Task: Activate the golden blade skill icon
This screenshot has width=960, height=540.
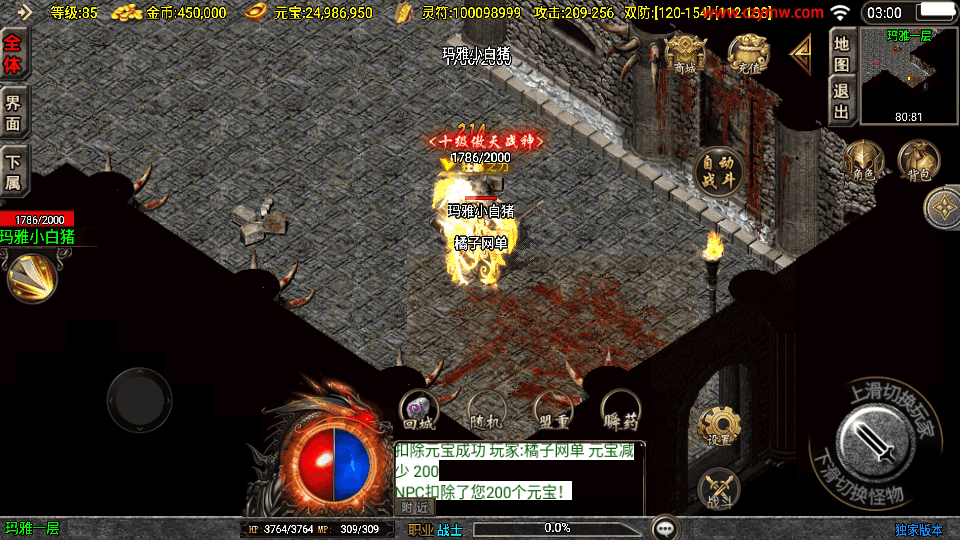Action: click(x=32, y=277)
